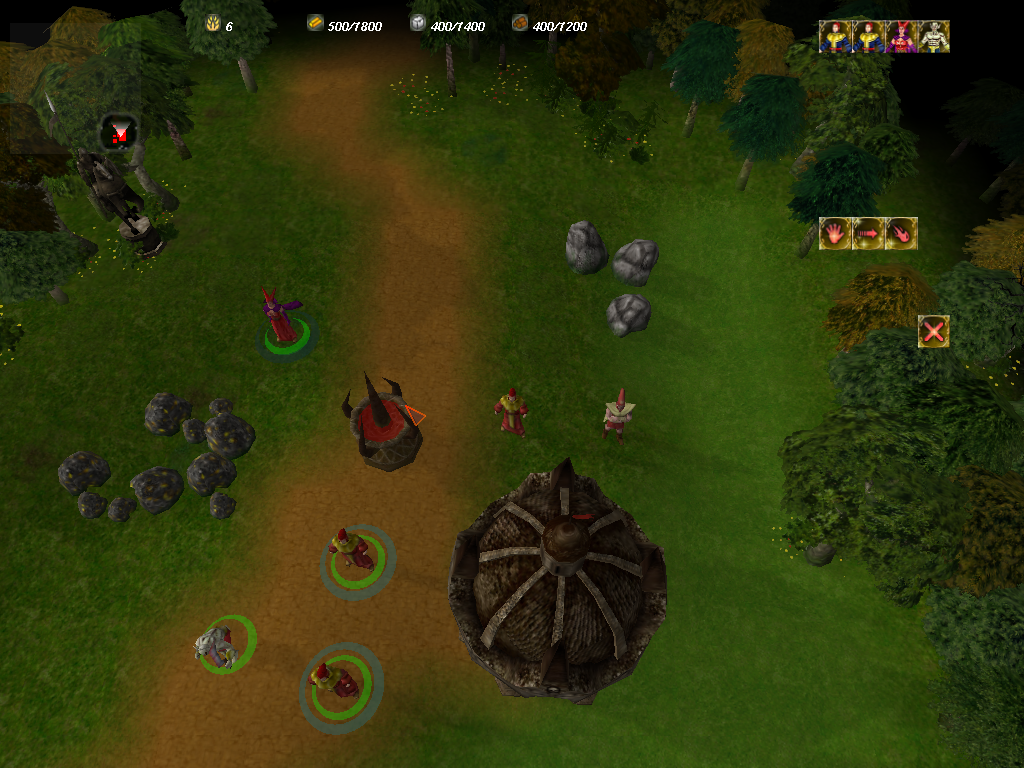1024x768 pixels.
Task: Open the small round minimap
Action: pos(120,133)
